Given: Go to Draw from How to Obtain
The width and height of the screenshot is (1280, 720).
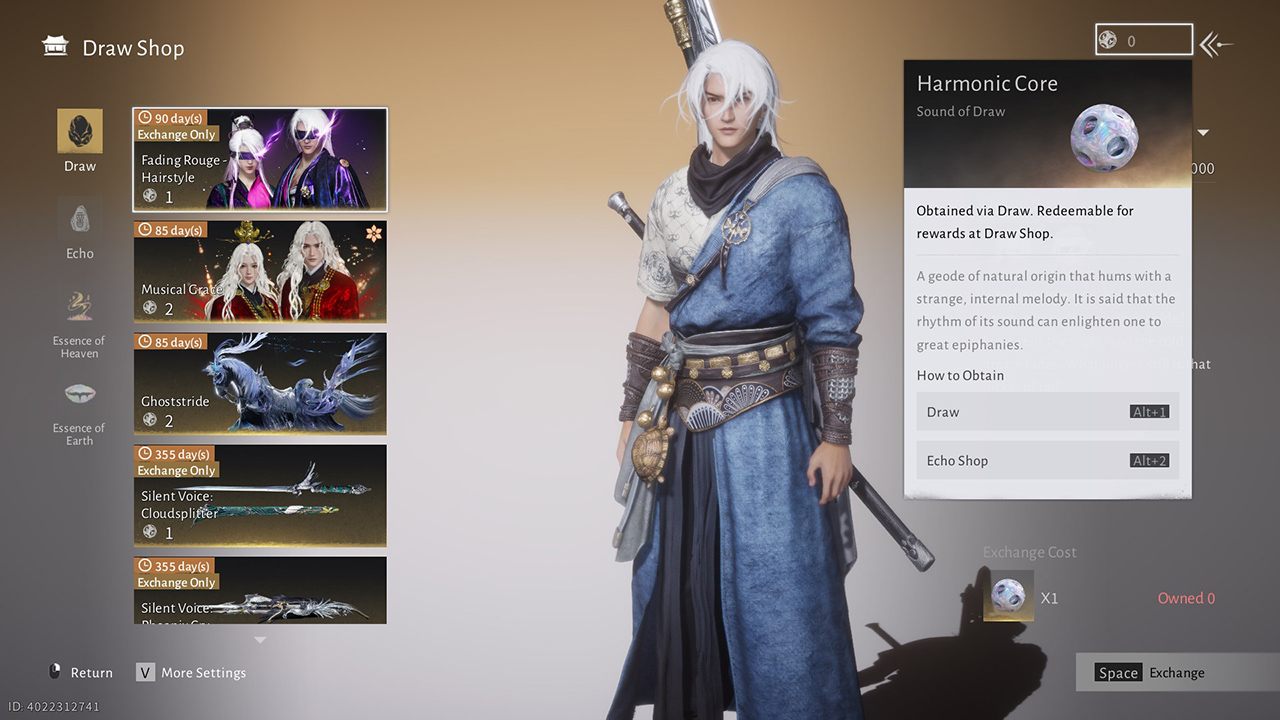Looking at the screenshot, I should coord(1047,412).
